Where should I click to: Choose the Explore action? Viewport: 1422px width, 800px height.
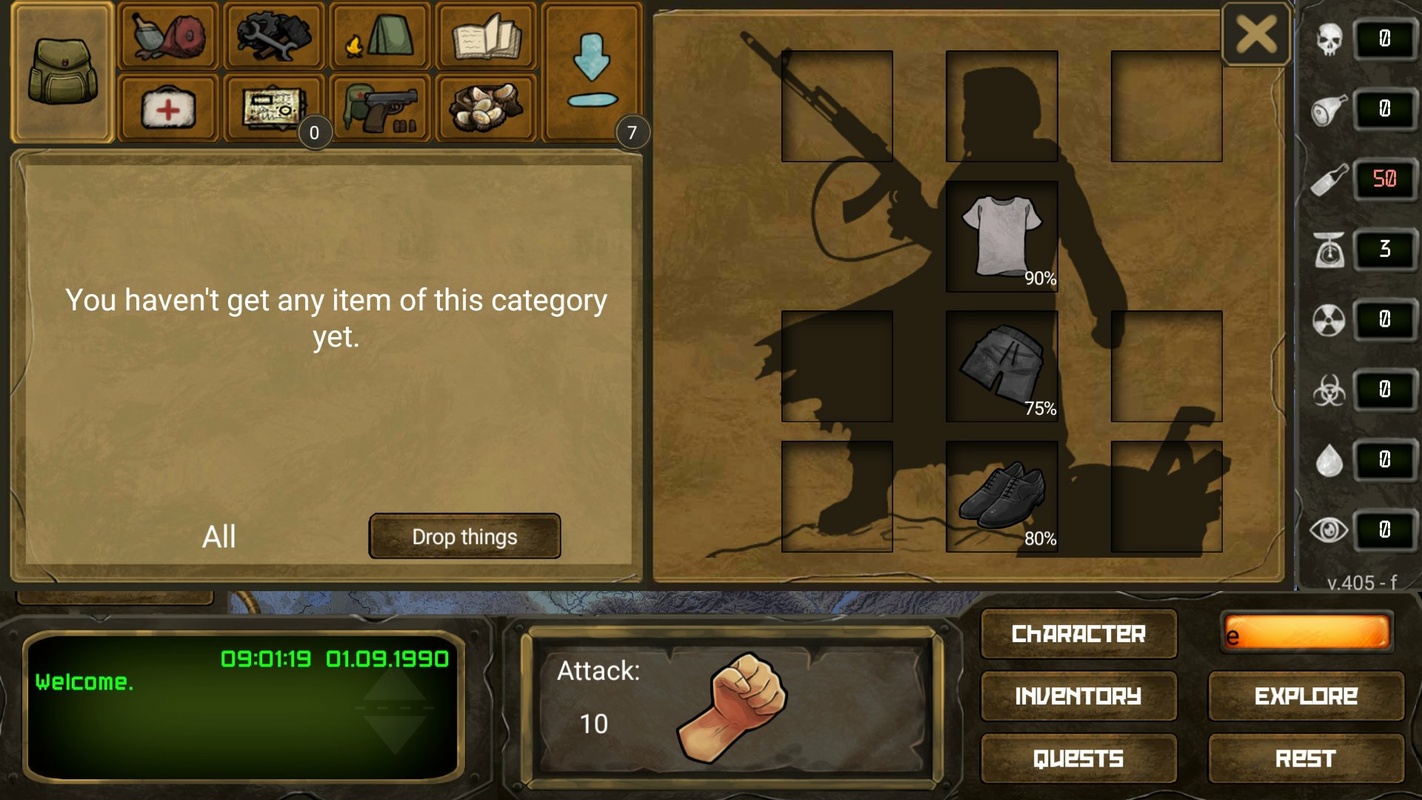tap(1306, 696)
